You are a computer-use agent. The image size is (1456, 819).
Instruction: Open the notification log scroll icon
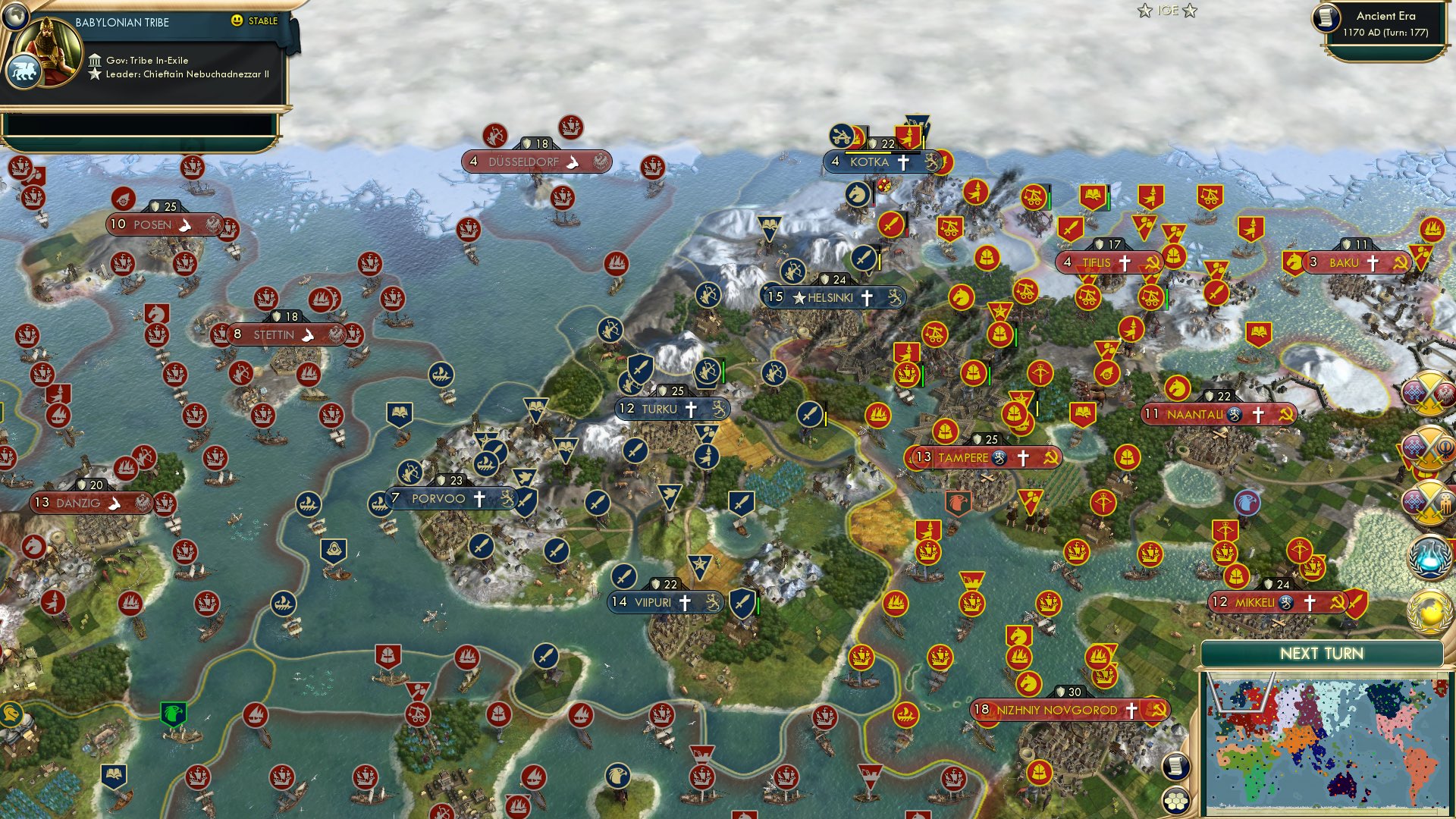(x=1175, y=766)
